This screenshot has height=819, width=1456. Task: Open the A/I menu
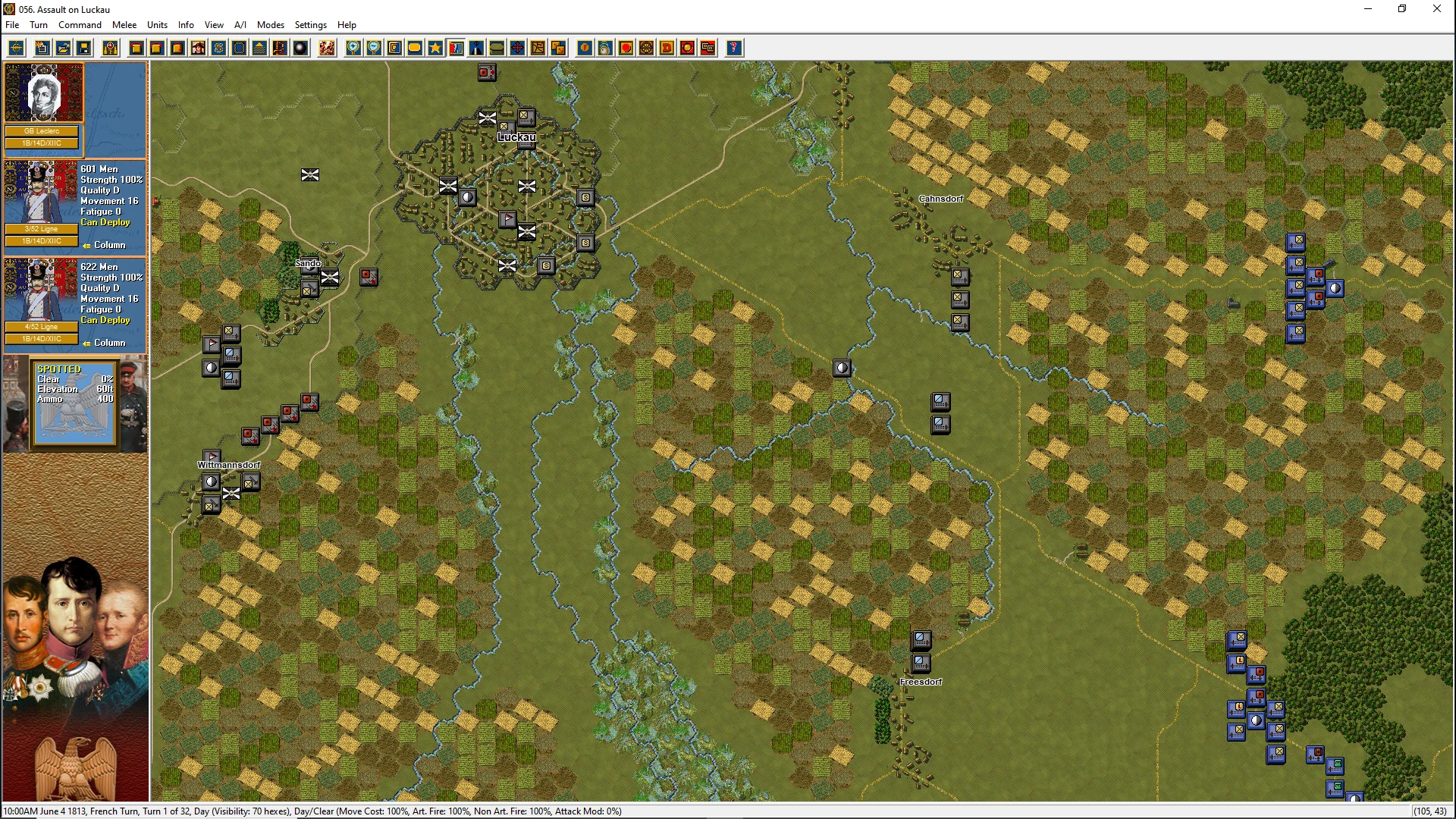point(240,25)
